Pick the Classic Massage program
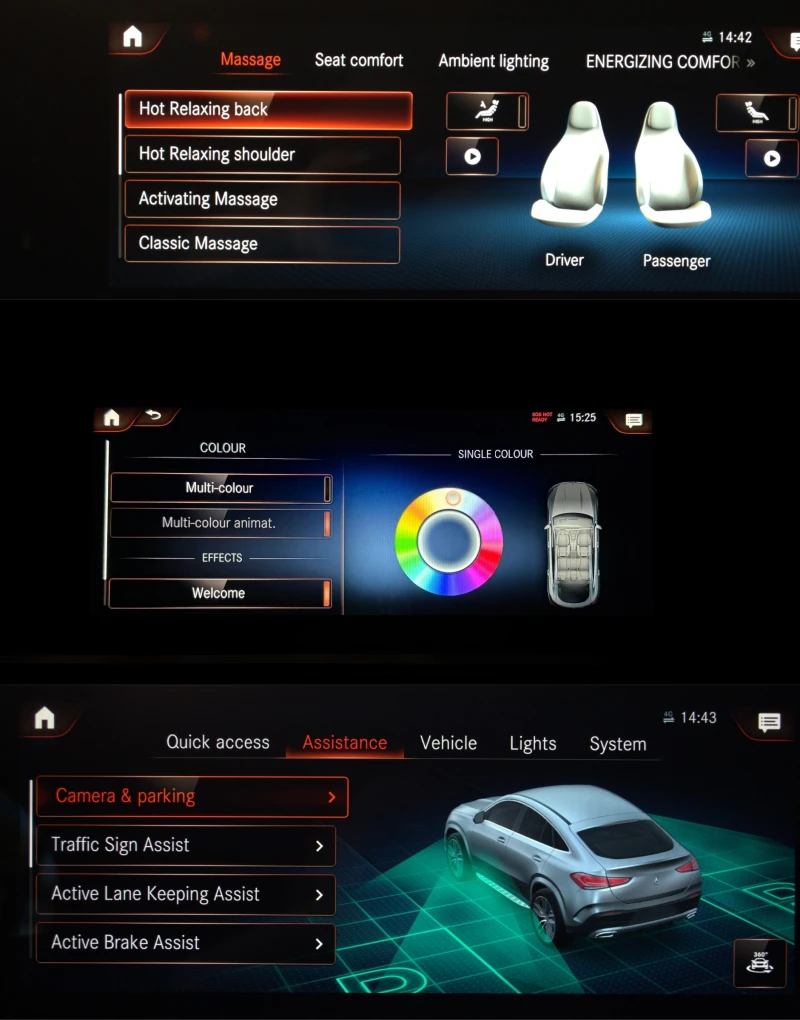This screenshot has width=800, height=1020. point(262,244)
